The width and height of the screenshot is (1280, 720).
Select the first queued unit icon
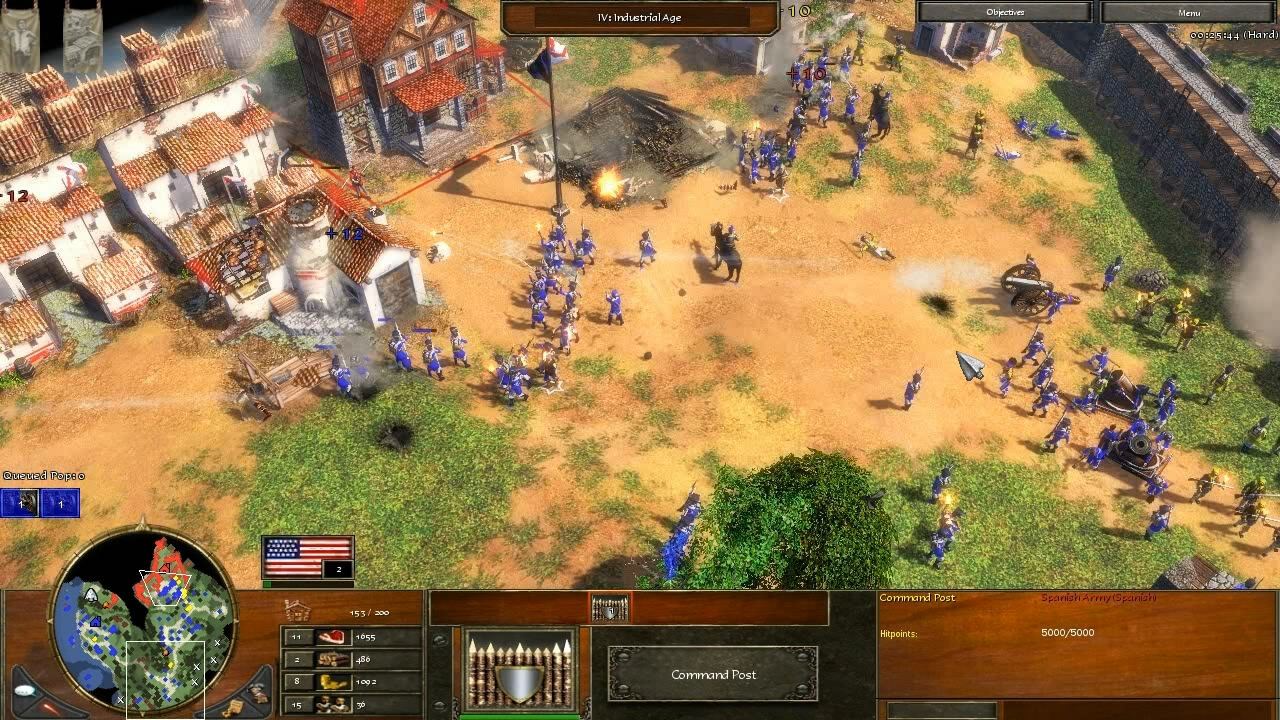pos(18,503)
